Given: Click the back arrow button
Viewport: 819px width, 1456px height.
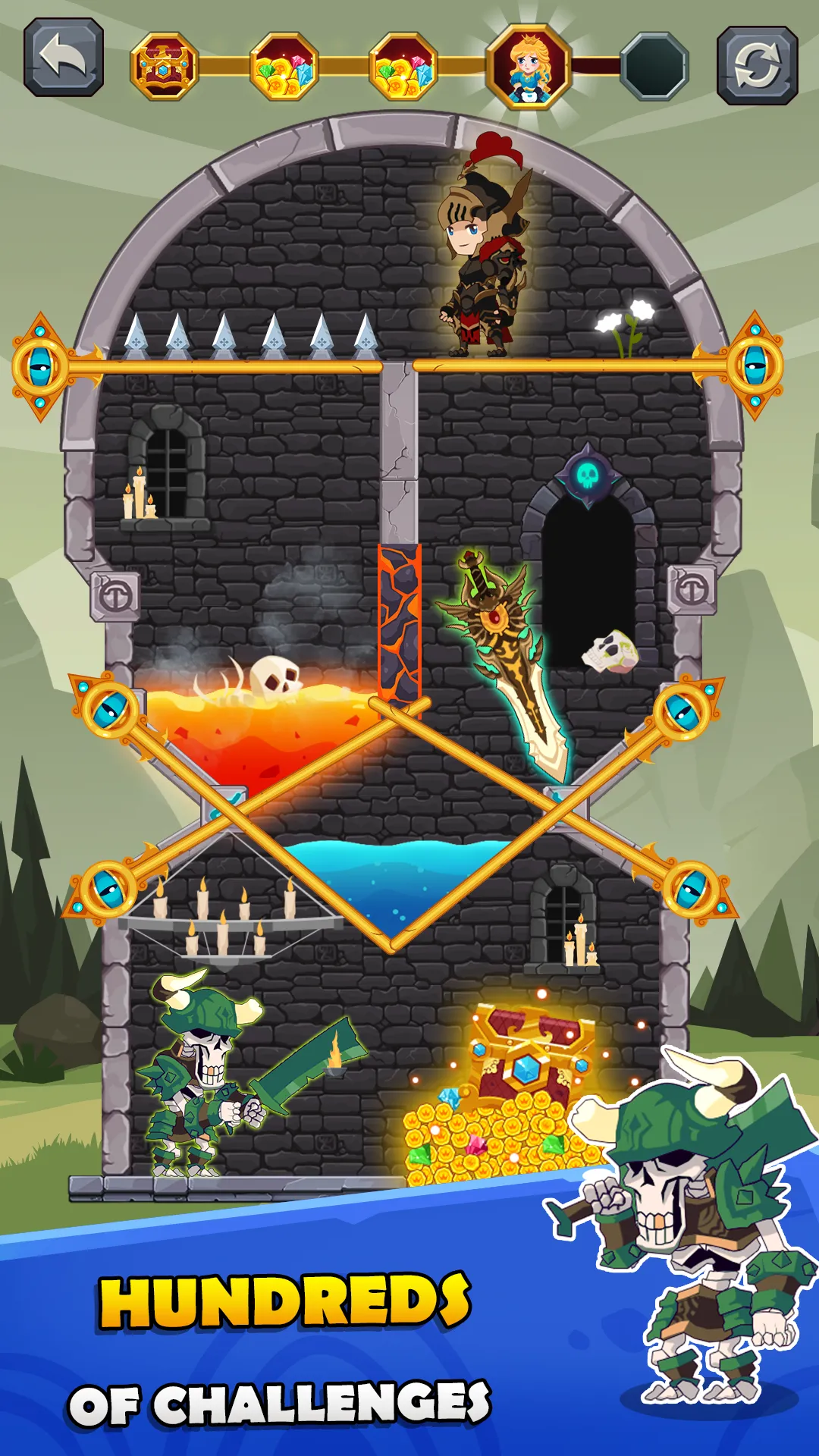Looking at the screenshot, I should pos(64,58).
